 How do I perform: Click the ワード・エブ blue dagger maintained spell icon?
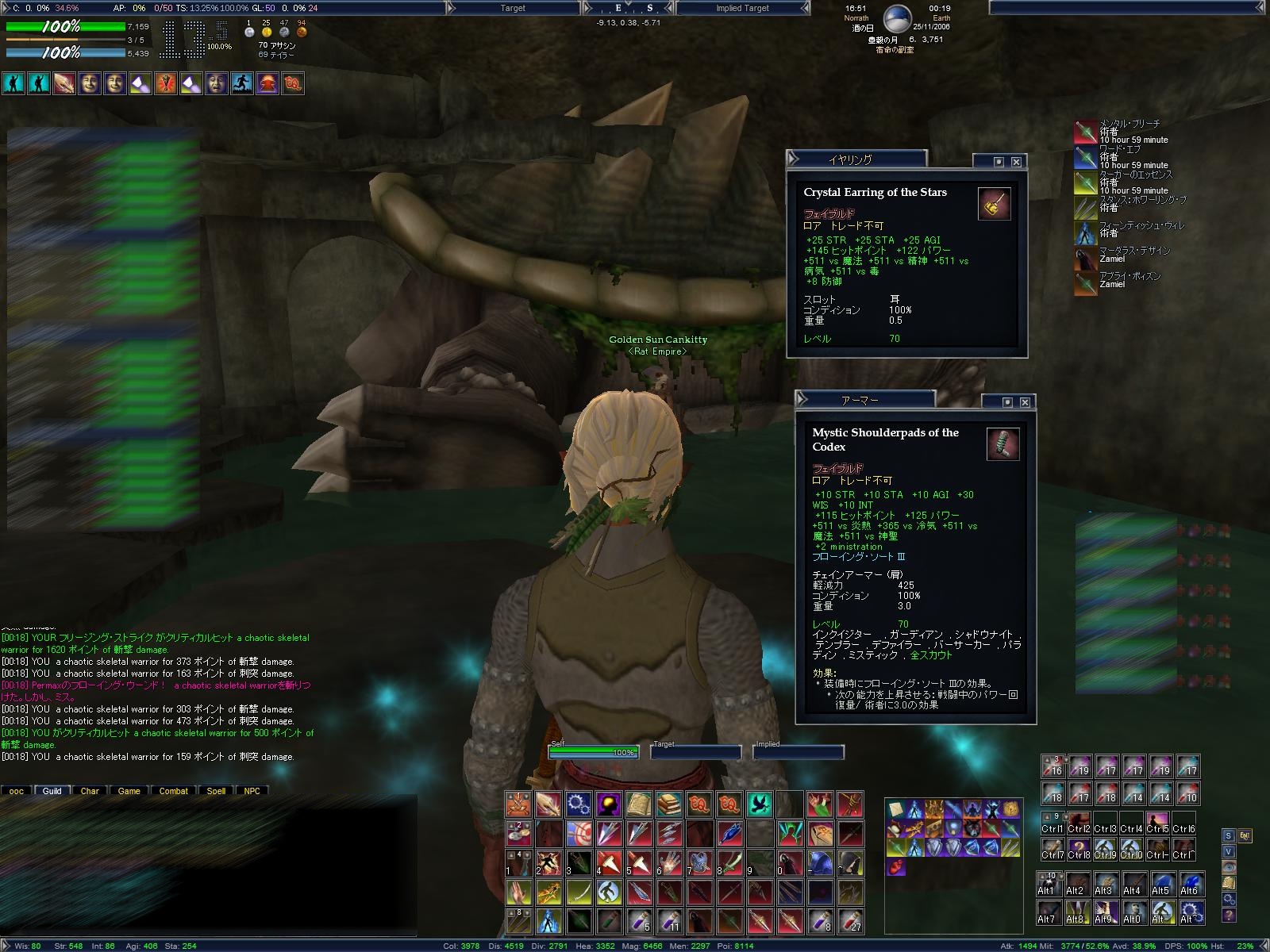[1086, 158]
